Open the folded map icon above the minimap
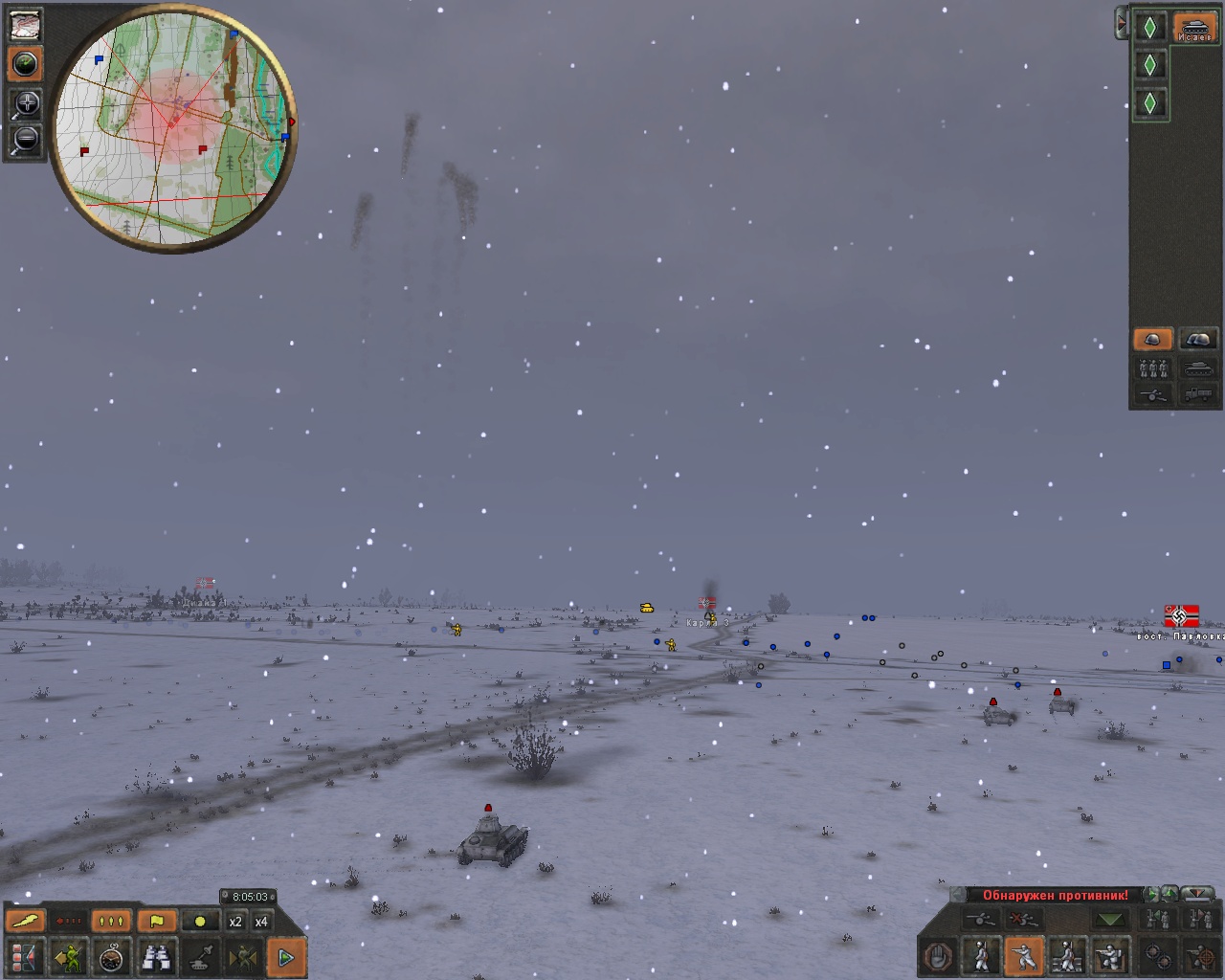 click(25, 25)
